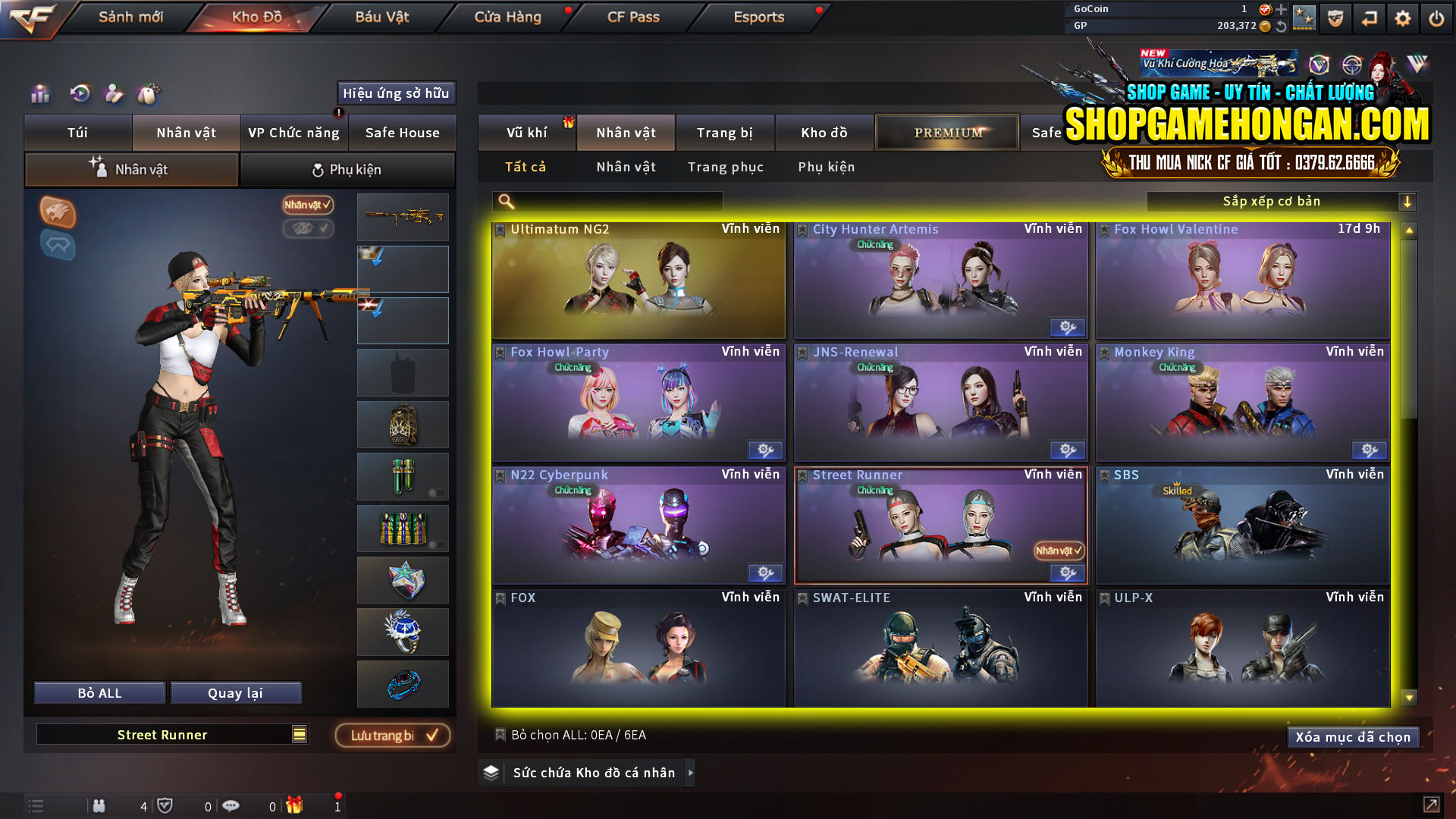The image size is (1456, 819).
Task: Click the CF shield icon in the top right
Action: point(1334,17)
